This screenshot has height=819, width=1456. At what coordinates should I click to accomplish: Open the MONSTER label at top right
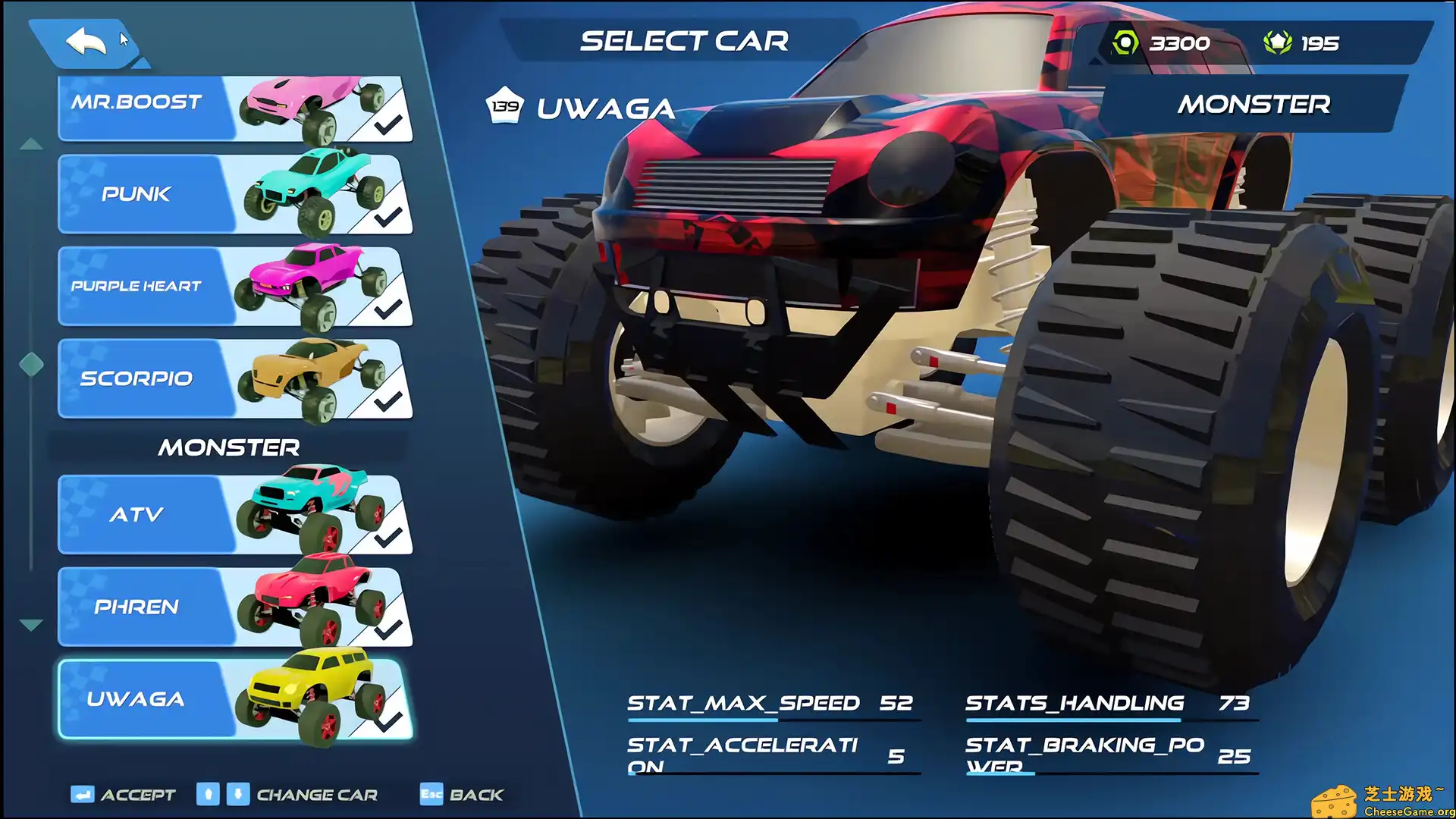coord(1254,104)
